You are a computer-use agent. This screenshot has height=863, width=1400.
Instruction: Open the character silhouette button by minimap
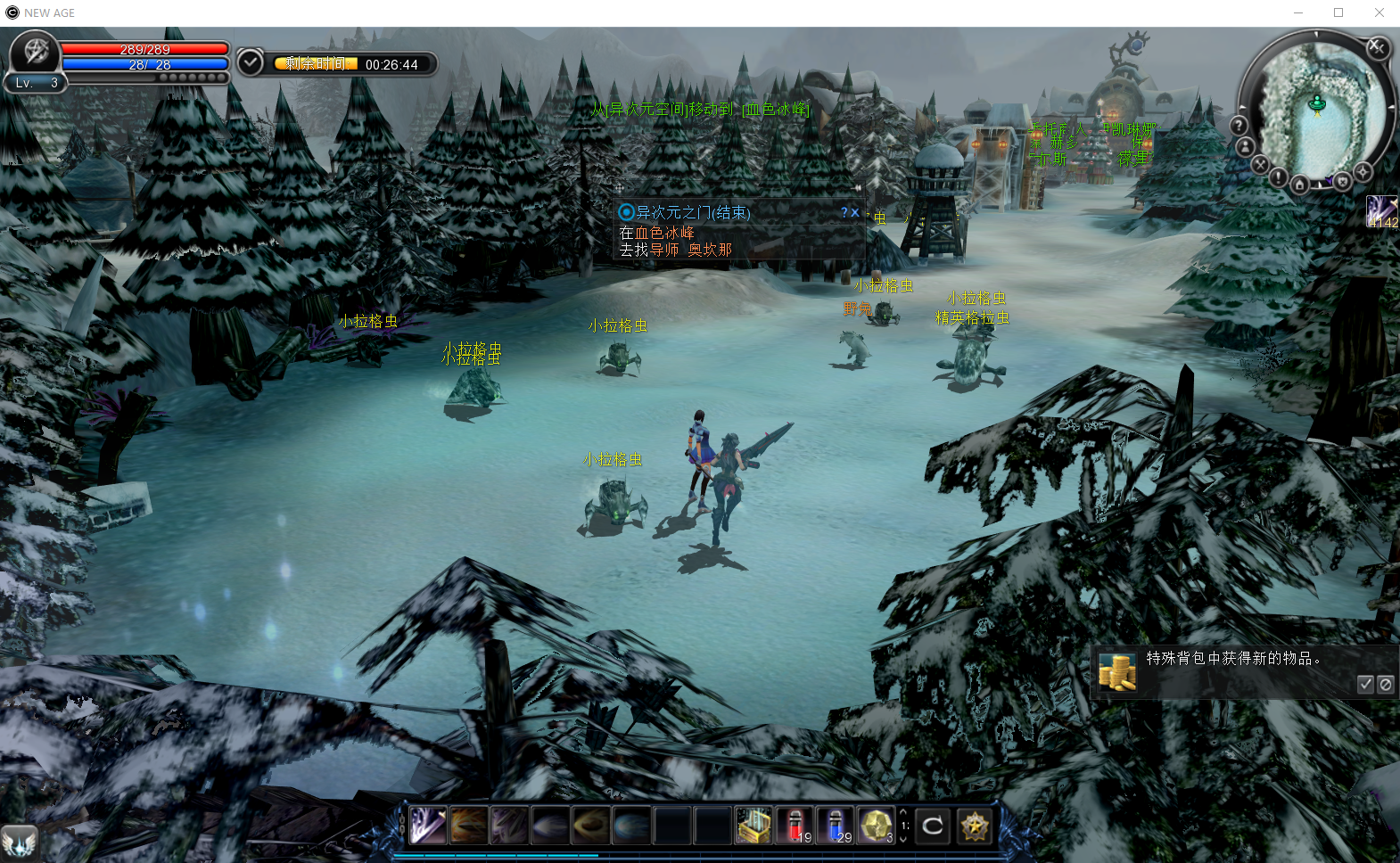pyautogui.click(x=1246, y=147)
